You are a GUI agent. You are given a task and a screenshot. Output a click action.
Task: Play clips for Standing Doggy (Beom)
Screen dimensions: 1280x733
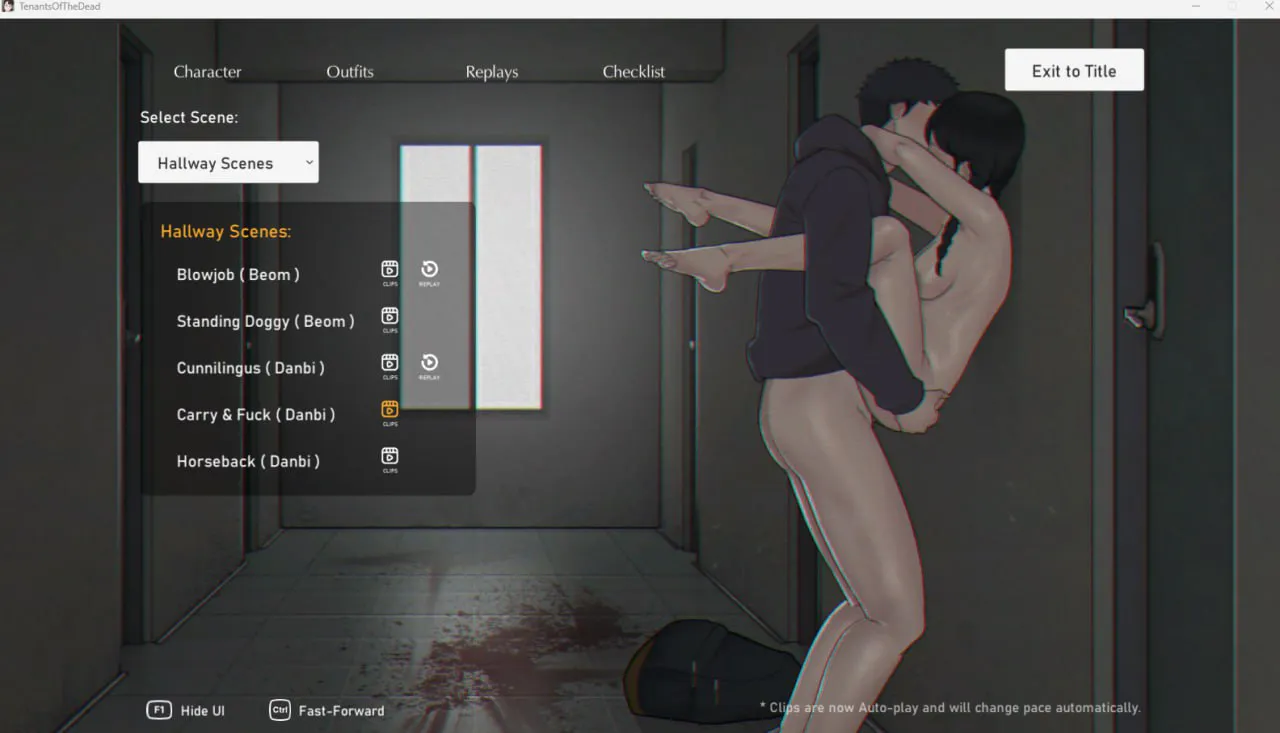(390, 317)
